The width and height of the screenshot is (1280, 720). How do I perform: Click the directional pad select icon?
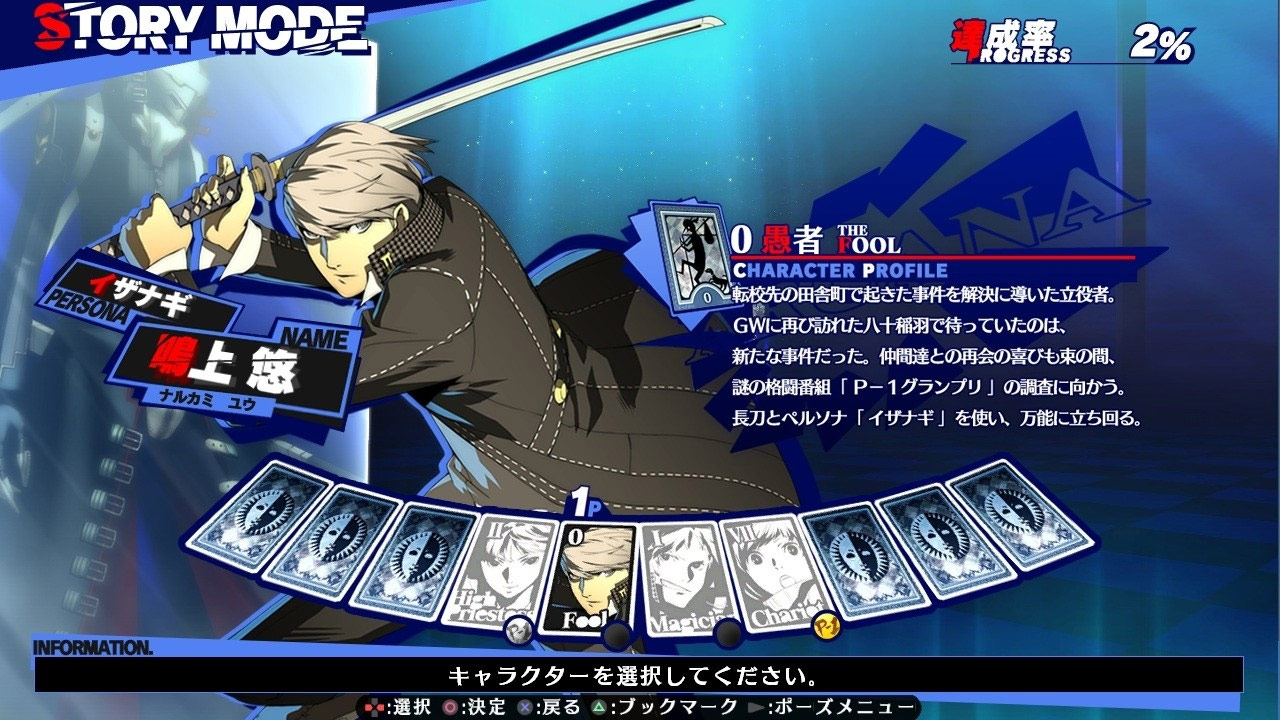(x=372, y=707)
